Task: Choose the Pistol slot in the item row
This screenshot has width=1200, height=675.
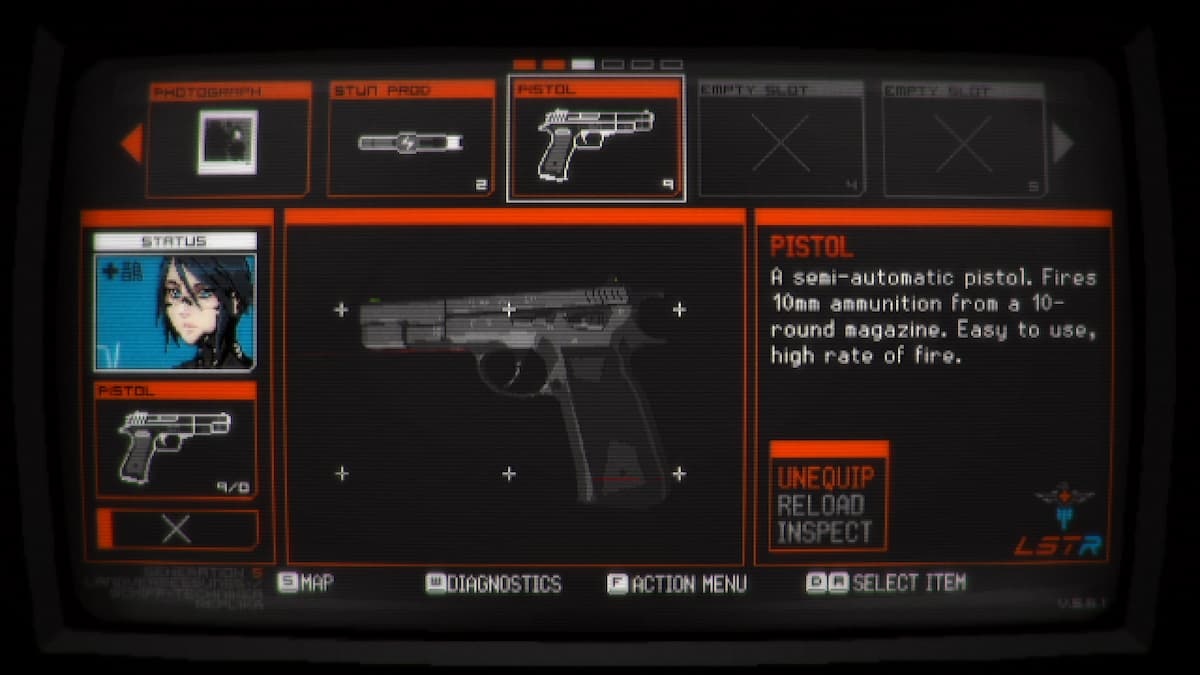Action: pyautogui.click(x=596, y=139)
